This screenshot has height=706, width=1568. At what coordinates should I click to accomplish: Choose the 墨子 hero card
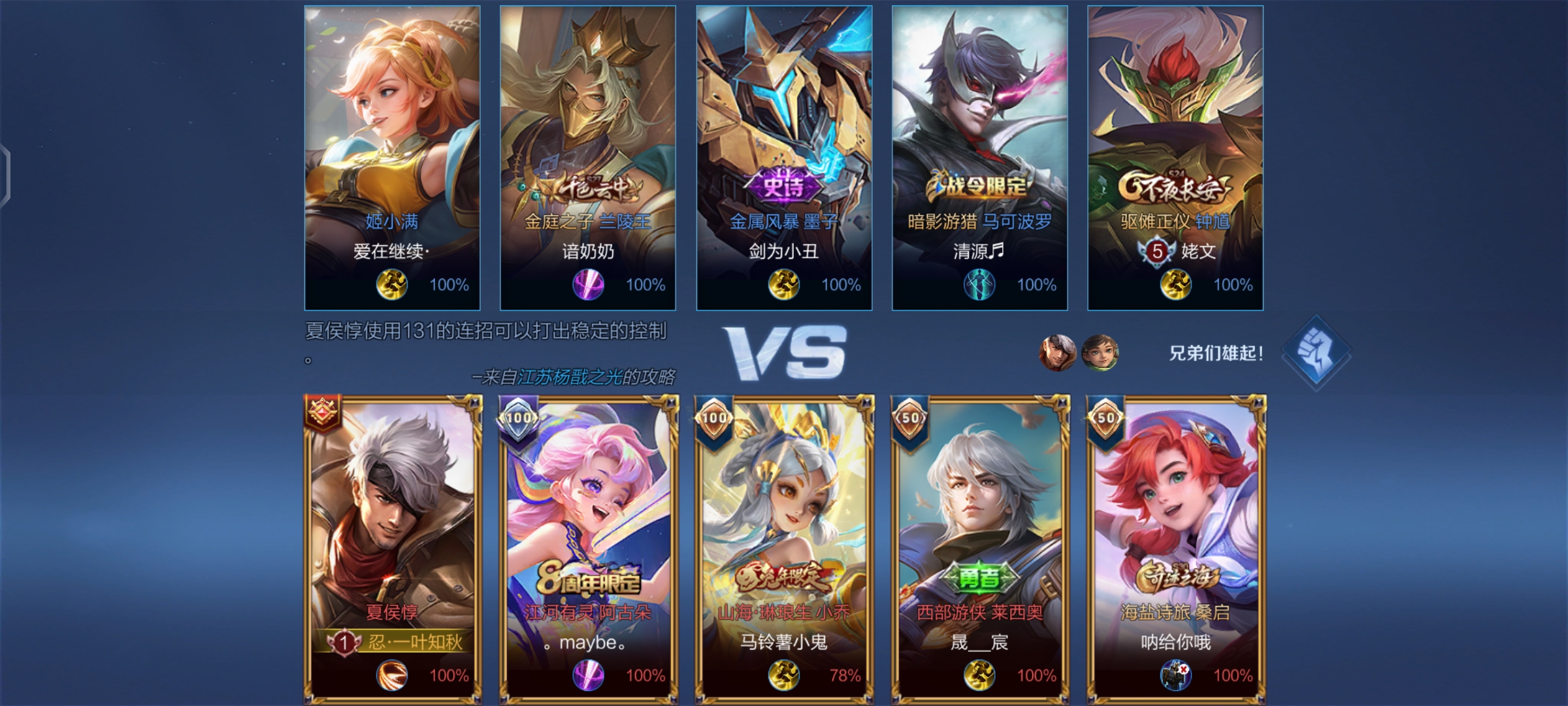784,157
